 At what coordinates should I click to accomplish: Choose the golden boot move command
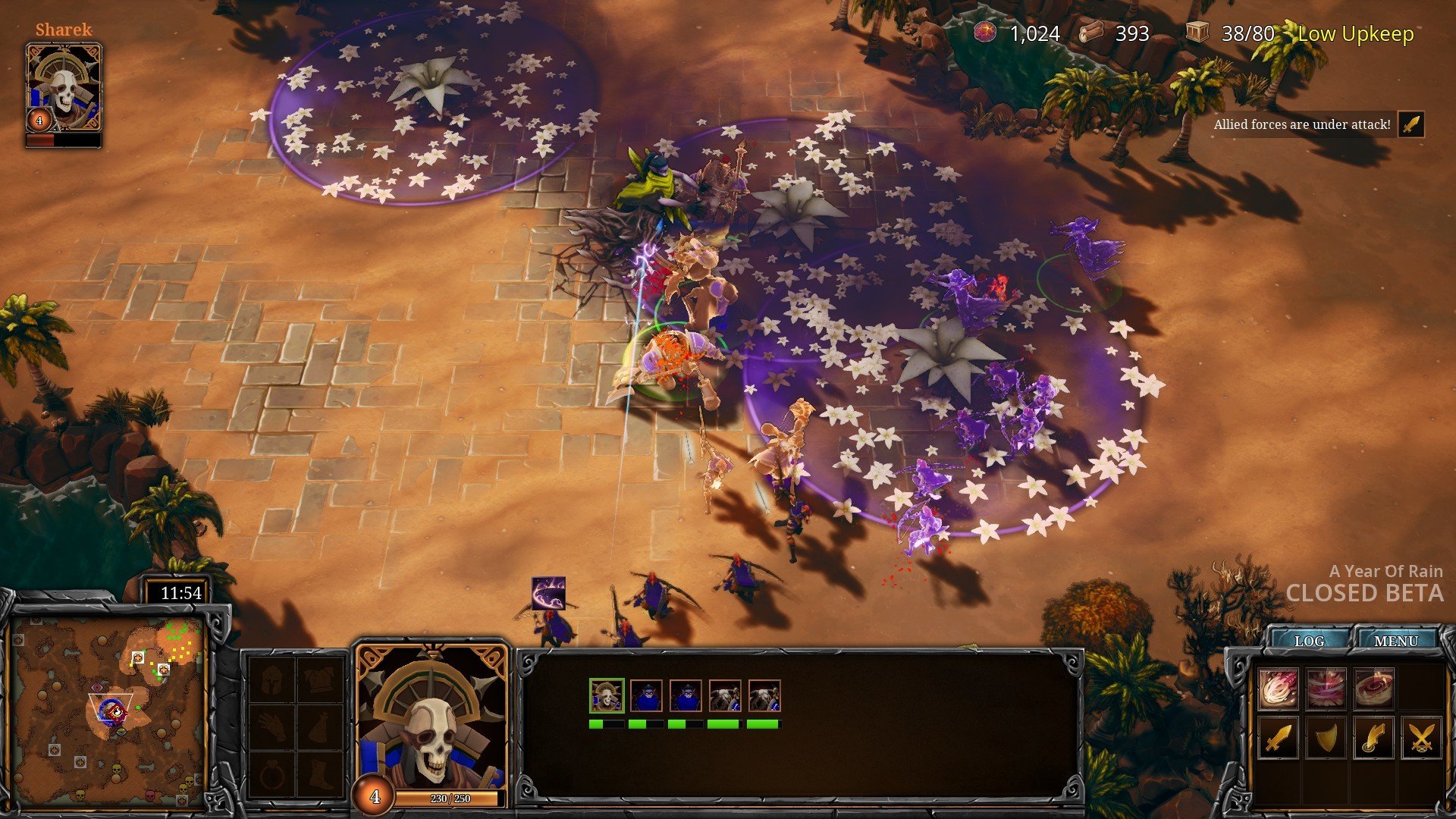1373,737
